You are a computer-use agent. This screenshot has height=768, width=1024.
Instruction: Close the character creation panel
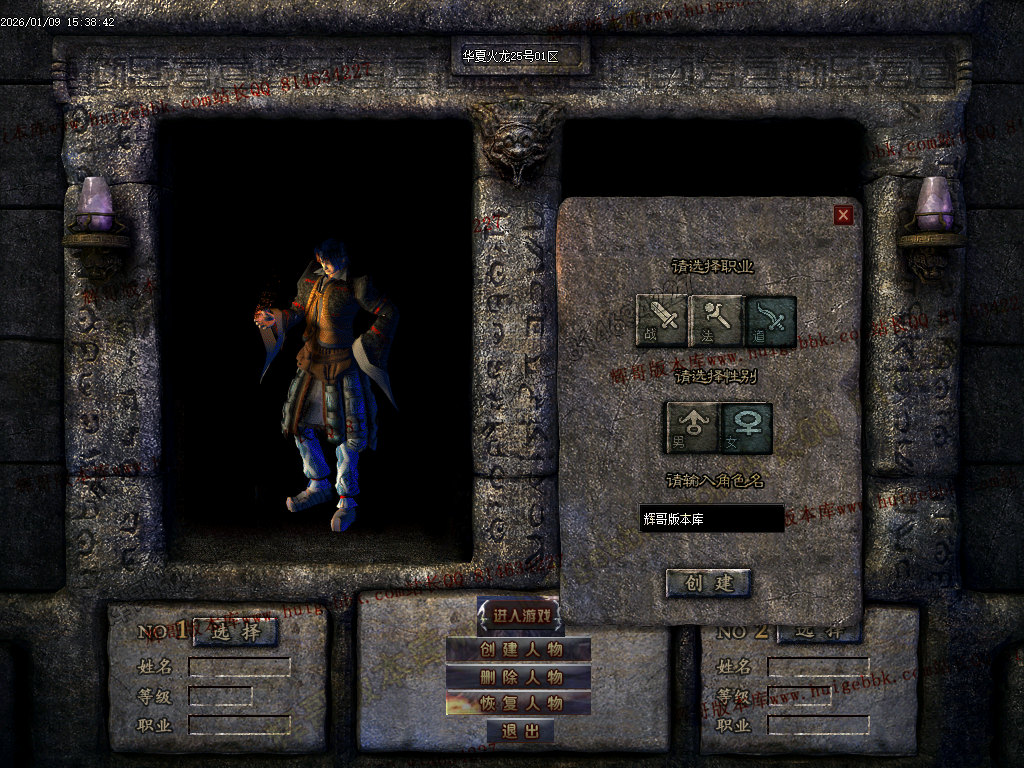coord(843,215)
